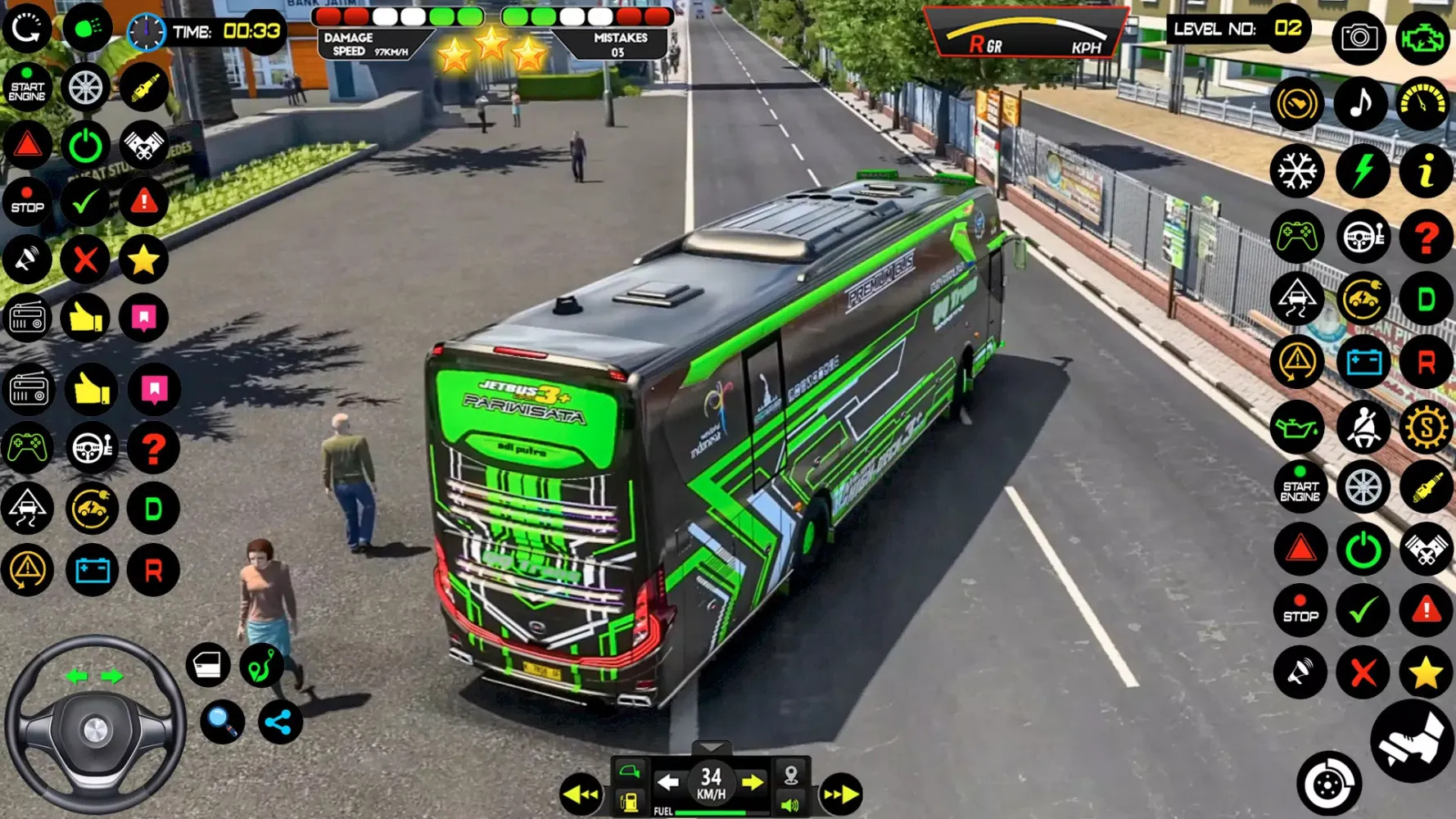Select the green oil can icon
Image resolution: width=1456 pixels, height=819 pixels.
coord(1297,427)
